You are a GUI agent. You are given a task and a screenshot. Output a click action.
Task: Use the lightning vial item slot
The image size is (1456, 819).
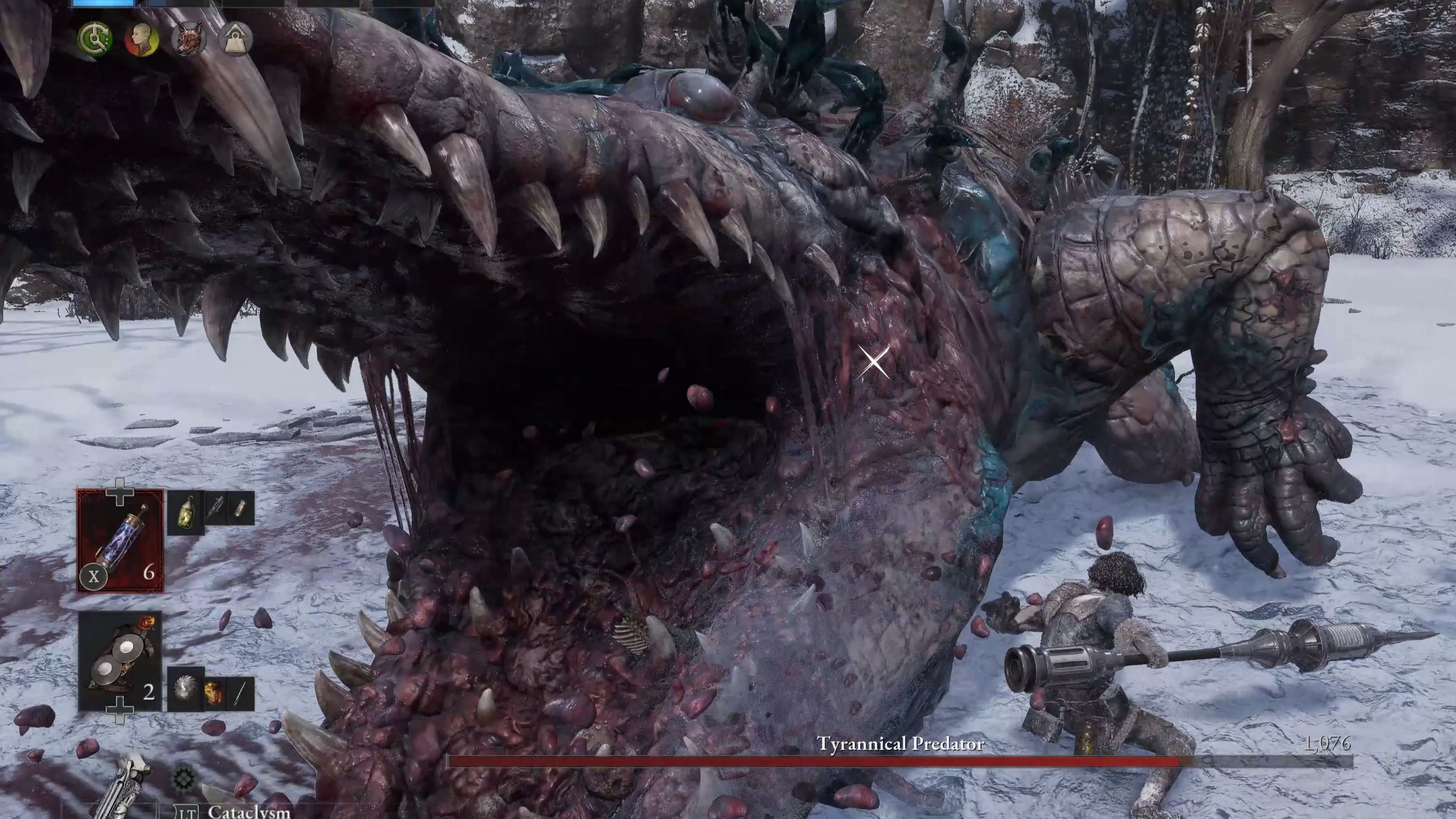click(120, 541)
